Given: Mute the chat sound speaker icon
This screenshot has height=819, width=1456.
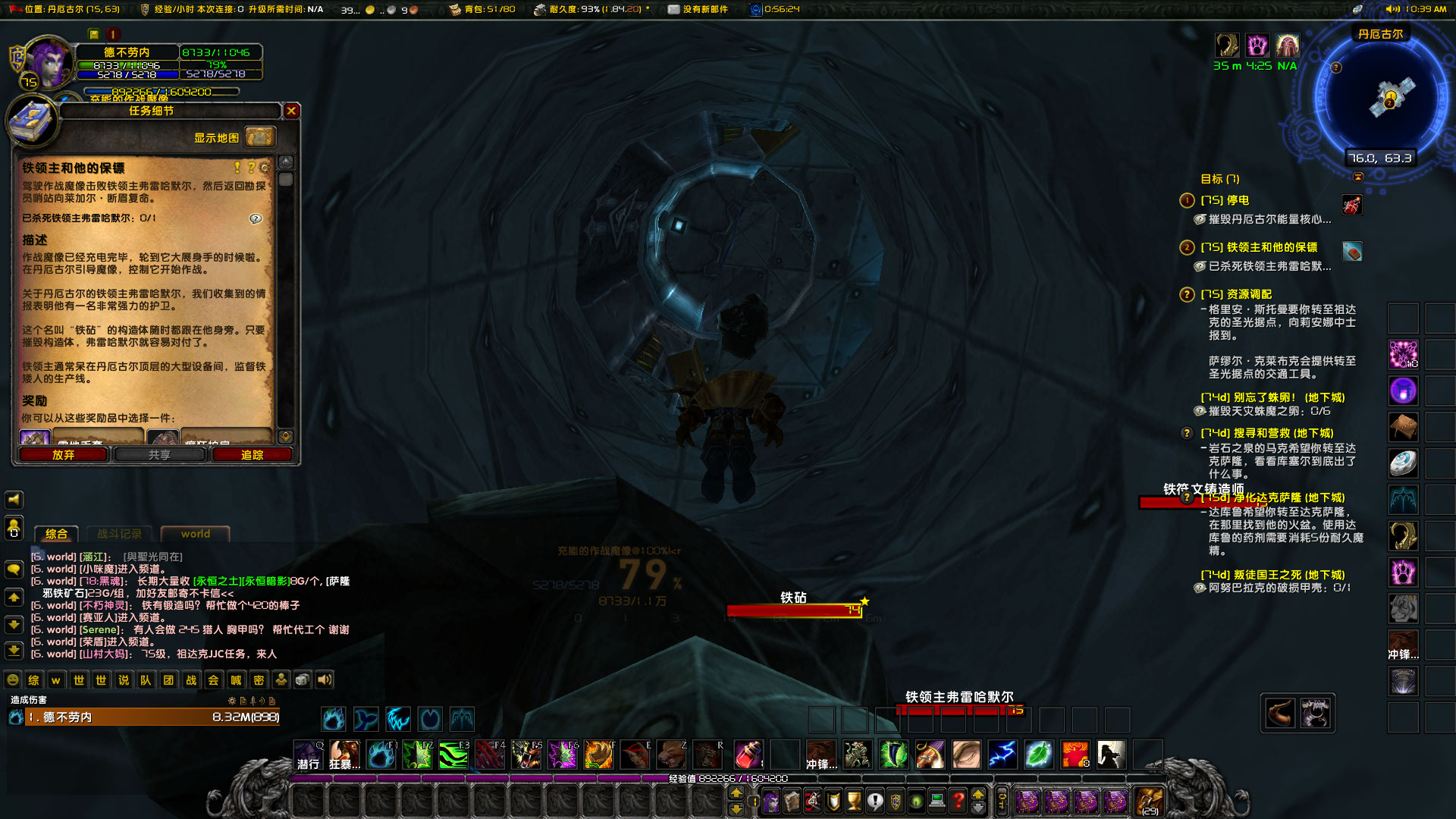Looking at the screenshot, I should pos(324,680).
